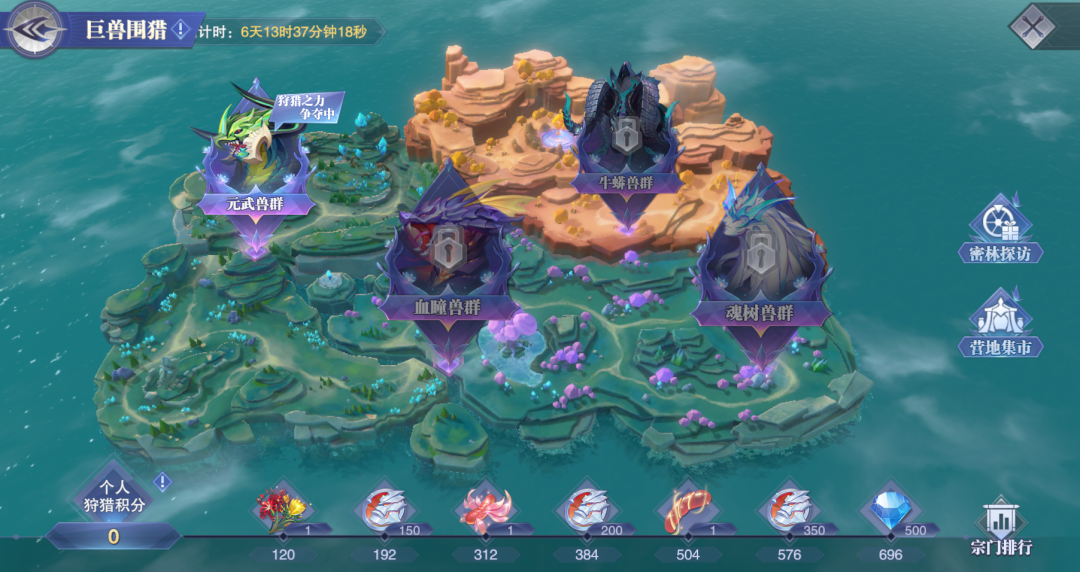Screen dimensions: 1080x572
Task: View the pink lotus reward at 312
Action: (x=484, y=510)
